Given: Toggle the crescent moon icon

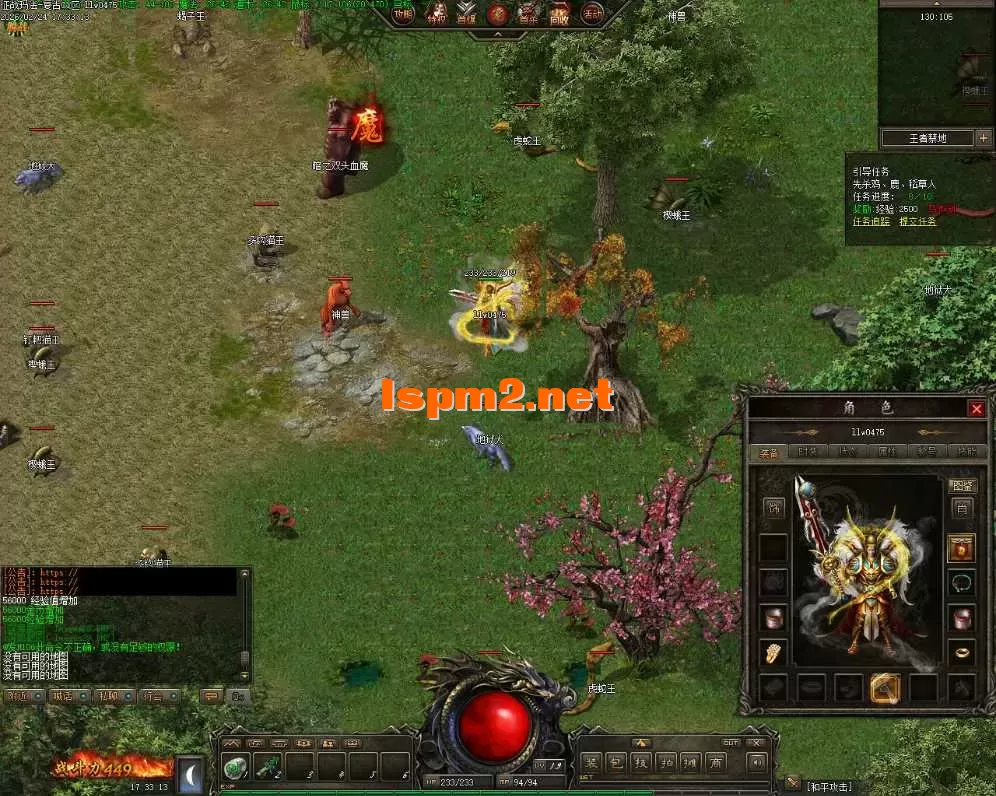Looking at the screenshot, I should pos(191,773).
